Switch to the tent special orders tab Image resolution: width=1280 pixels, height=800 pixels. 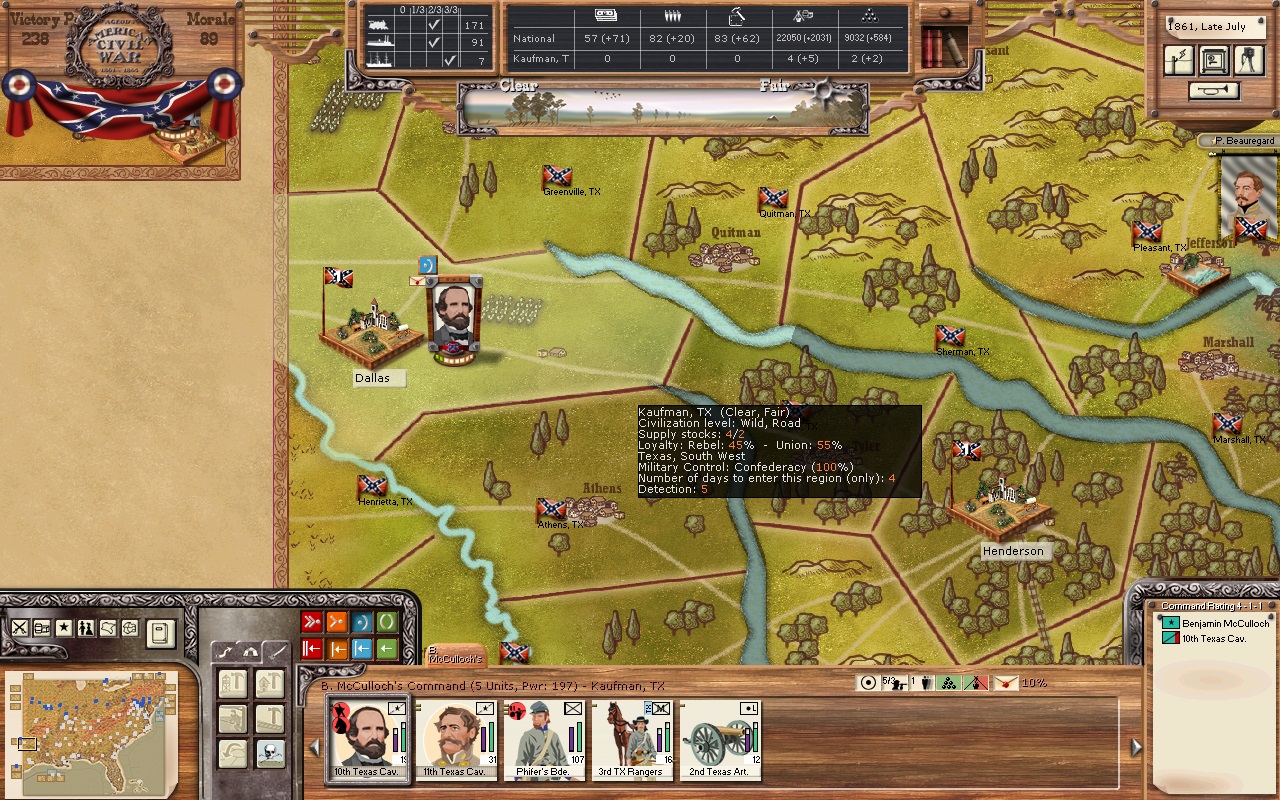tap(251, 651)
